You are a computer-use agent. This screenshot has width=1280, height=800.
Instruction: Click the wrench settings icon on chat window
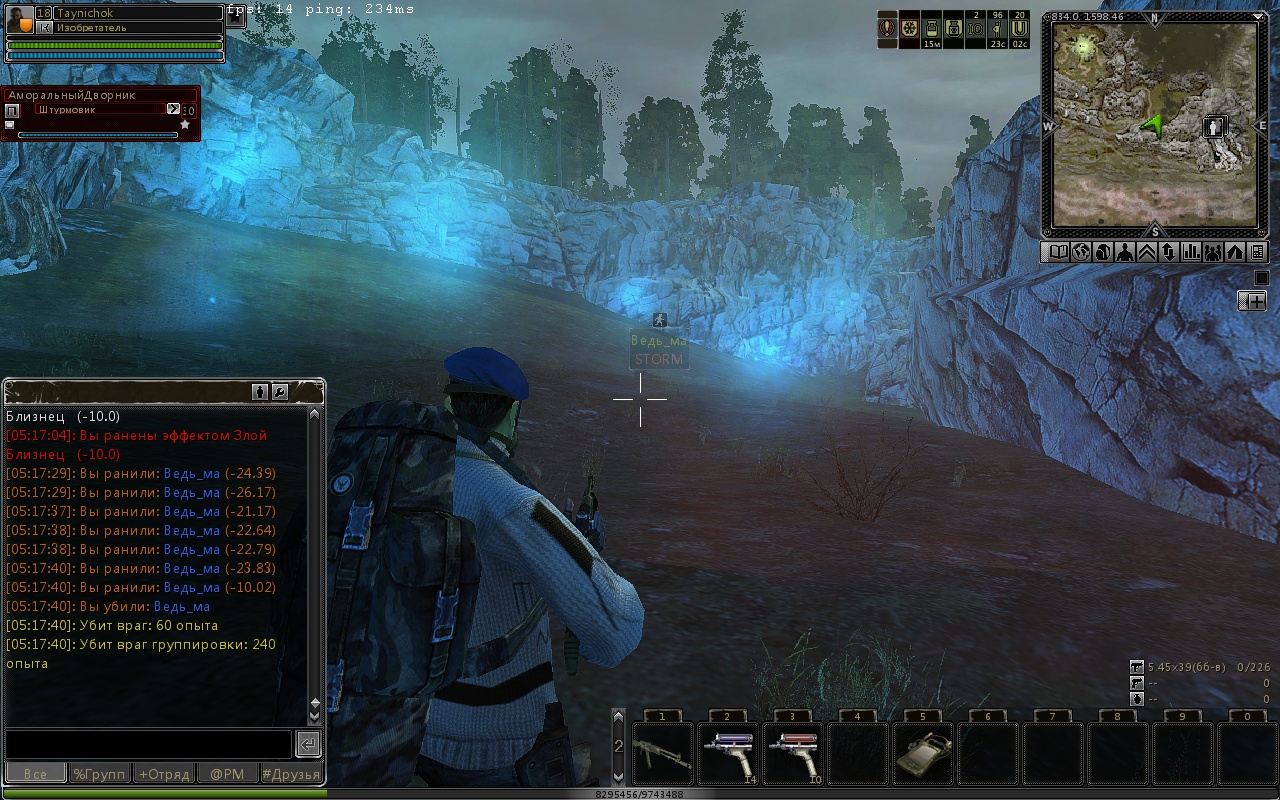point(280,392)
